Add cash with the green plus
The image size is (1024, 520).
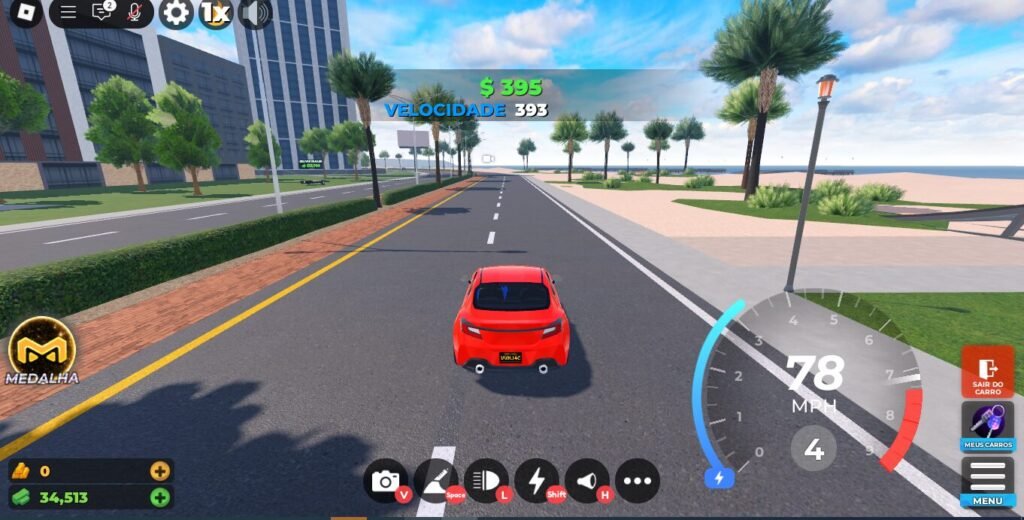(160, 497)
